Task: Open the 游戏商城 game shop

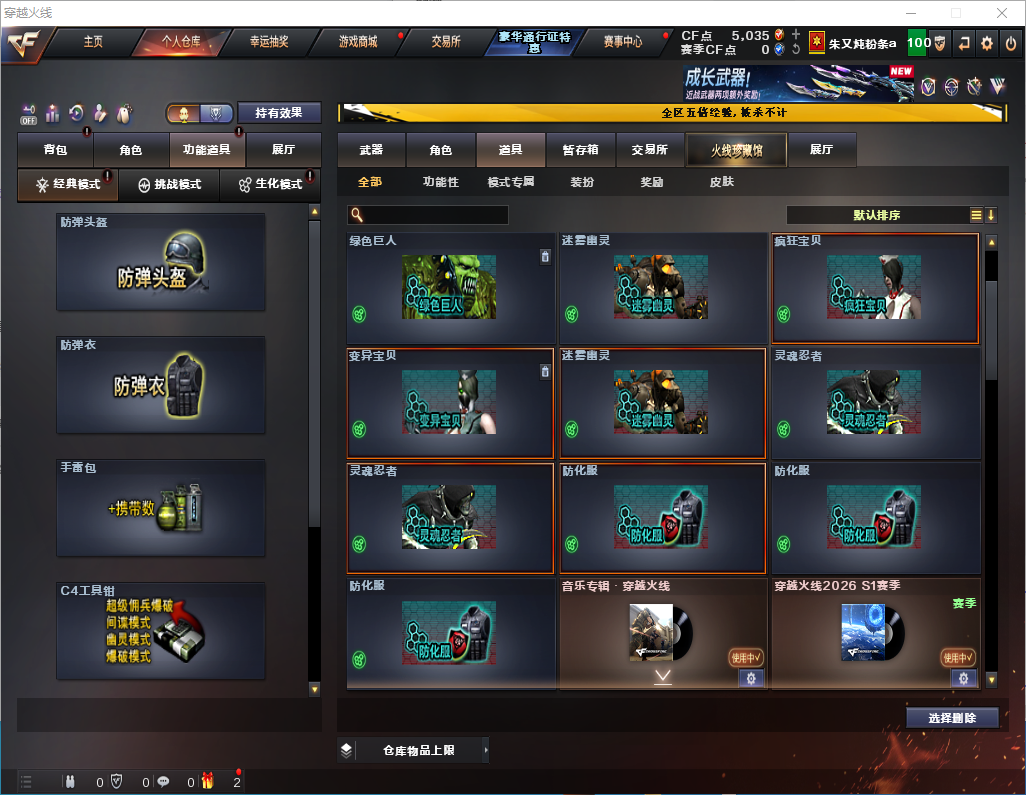Action: point(358,42)
